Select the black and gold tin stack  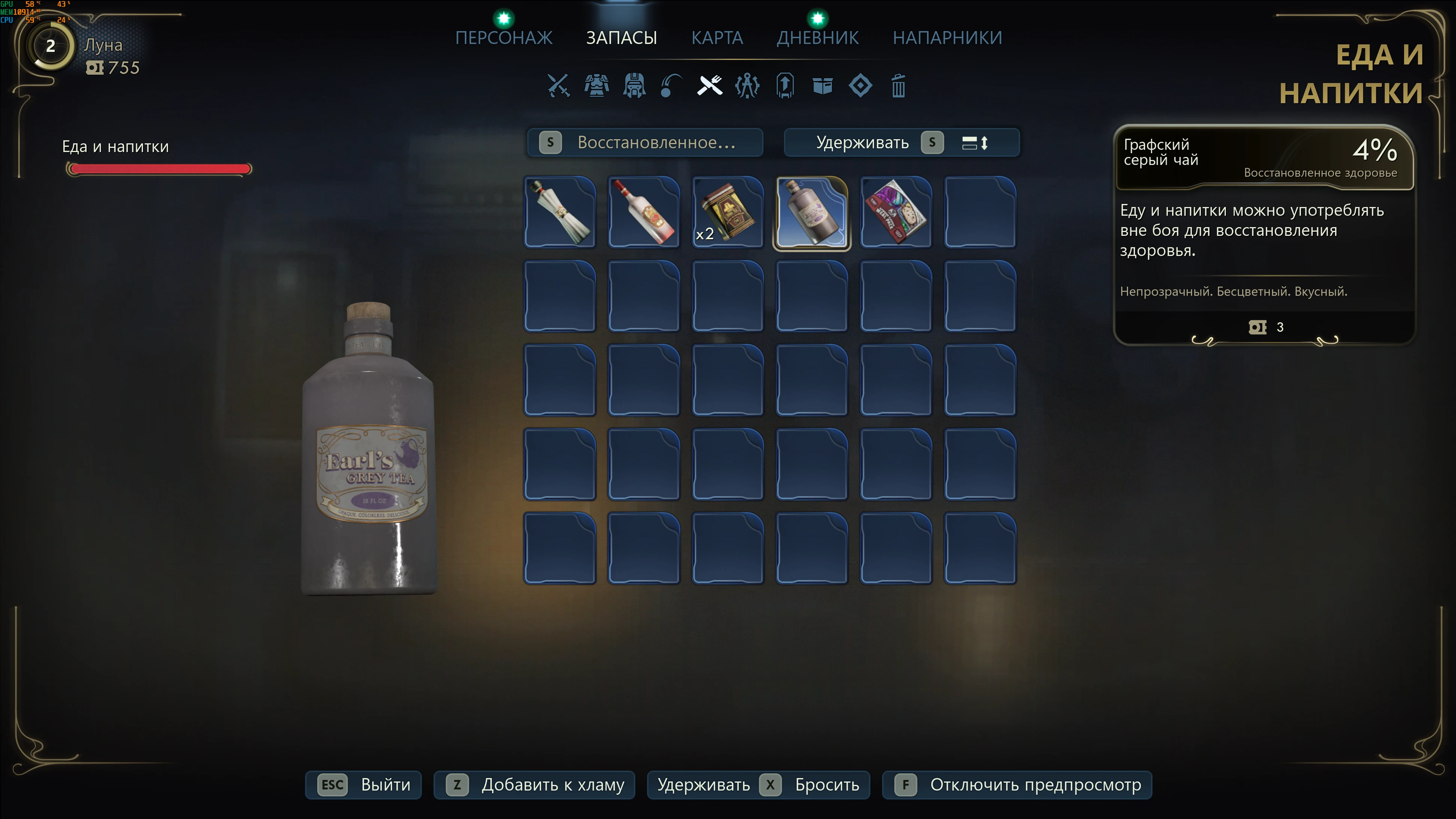[x=727, y=213]
